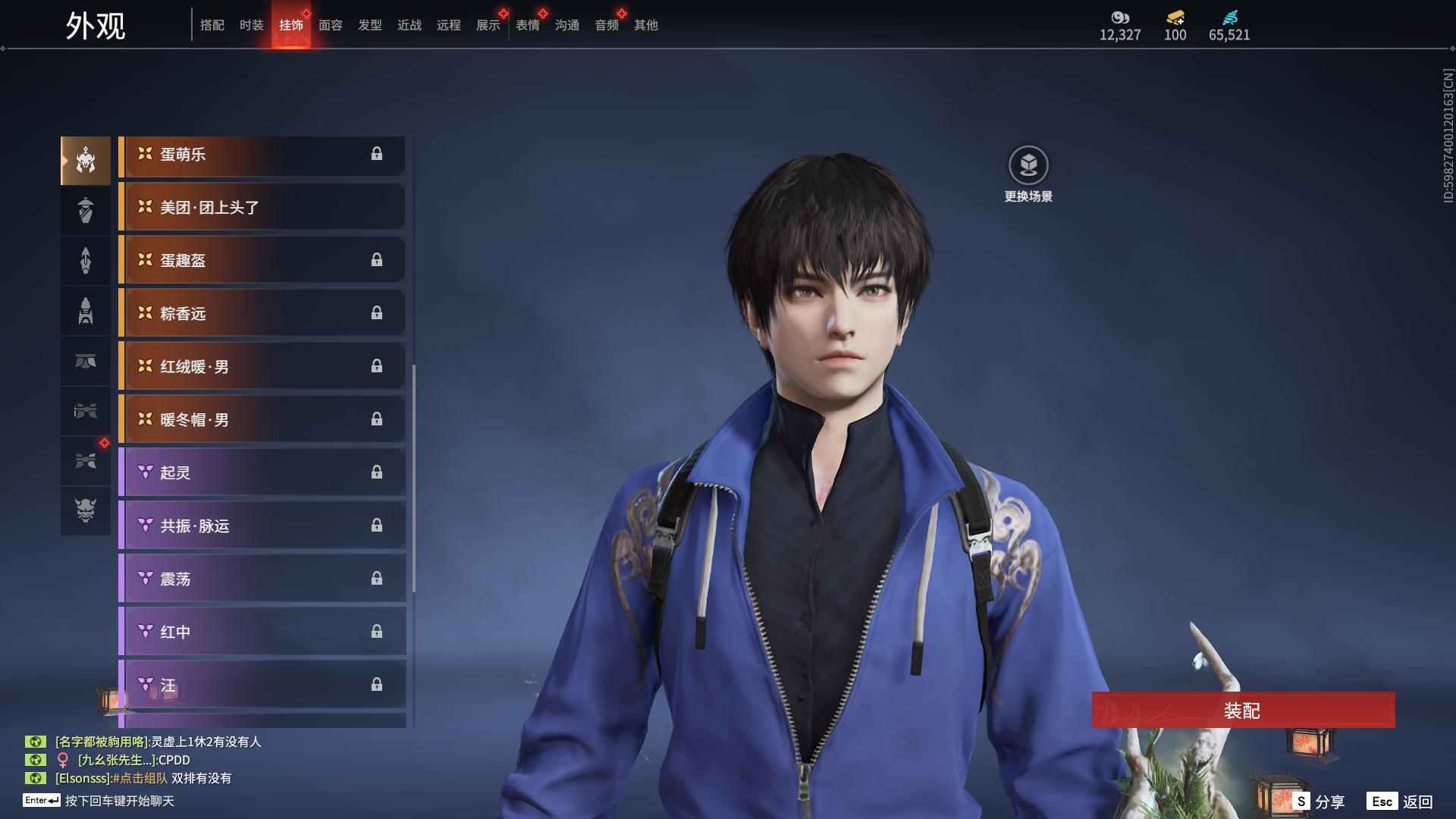
Task: Open the 其他 tab
Action: (x=645, y=25)
